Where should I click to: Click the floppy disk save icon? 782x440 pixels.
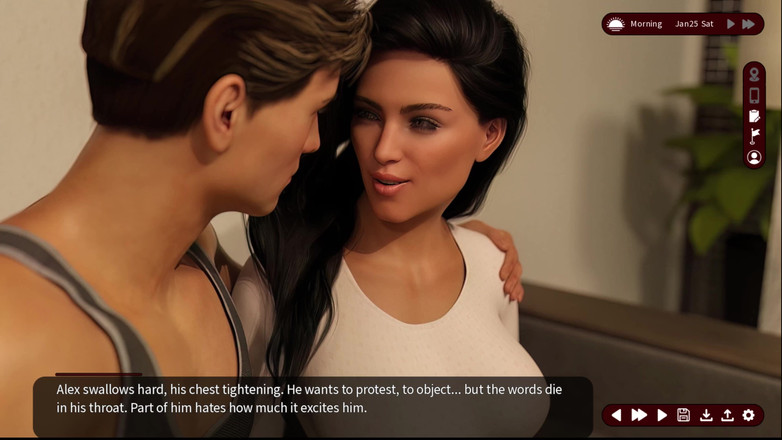pyautogui.click(x=684, y=415)
